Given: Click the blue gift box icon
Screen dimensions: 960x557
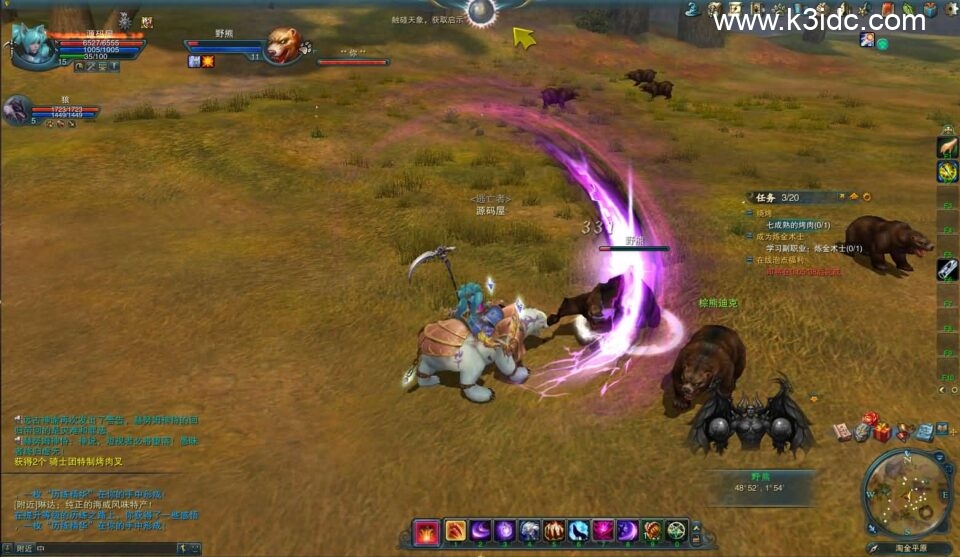Looking at the screenshot, I should [930, 9].
